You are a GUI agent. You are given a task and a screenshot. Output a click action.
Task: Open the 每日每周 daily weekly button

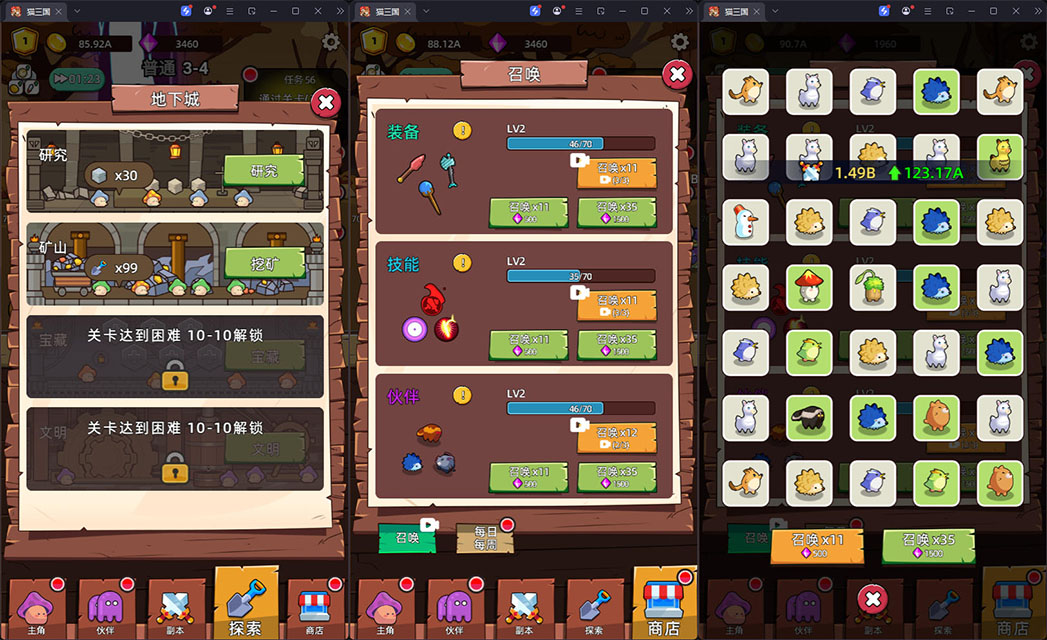point(485,538)
